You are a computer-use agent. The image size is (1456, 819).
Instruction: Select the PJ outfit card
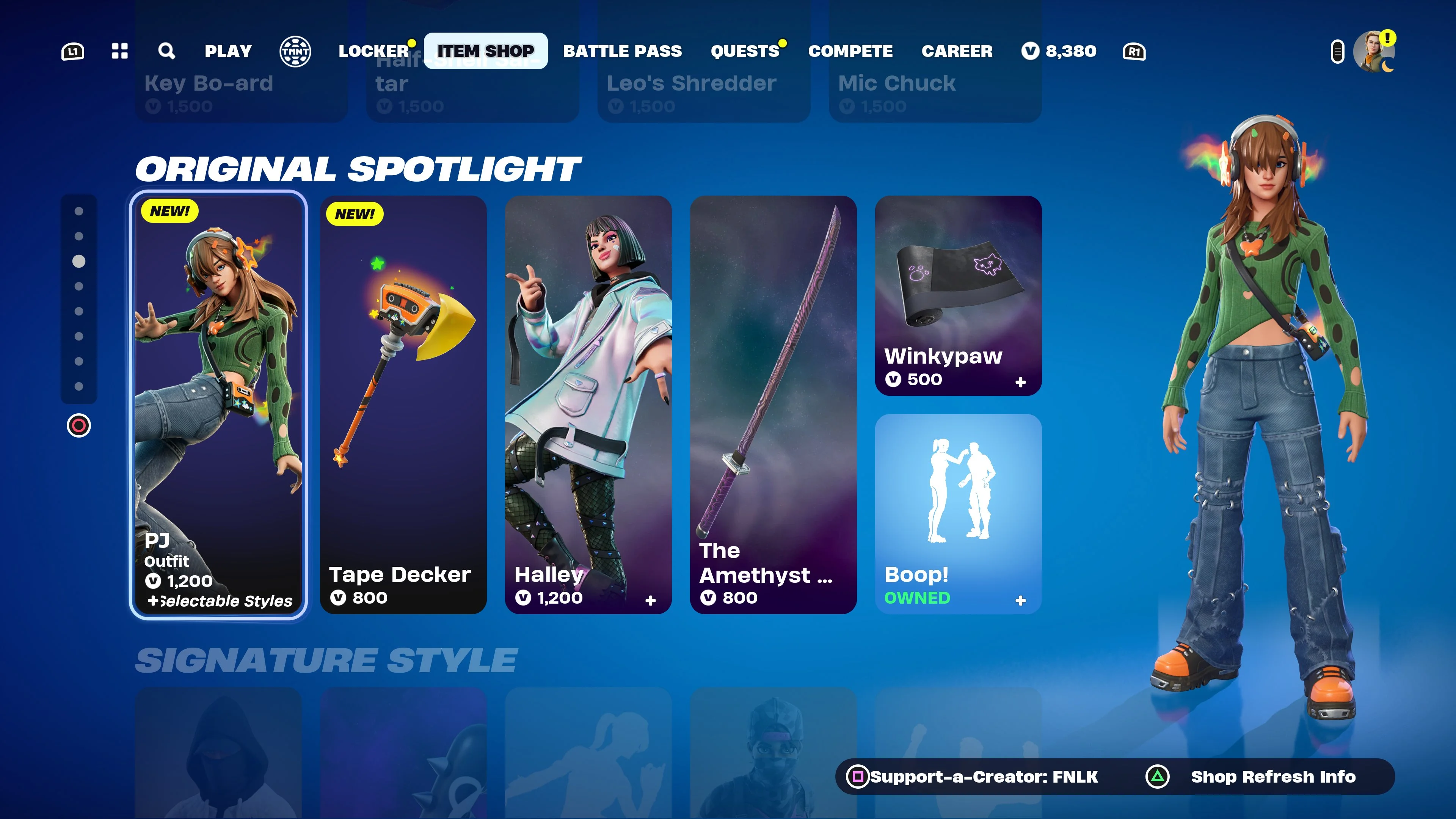point(219,407)
